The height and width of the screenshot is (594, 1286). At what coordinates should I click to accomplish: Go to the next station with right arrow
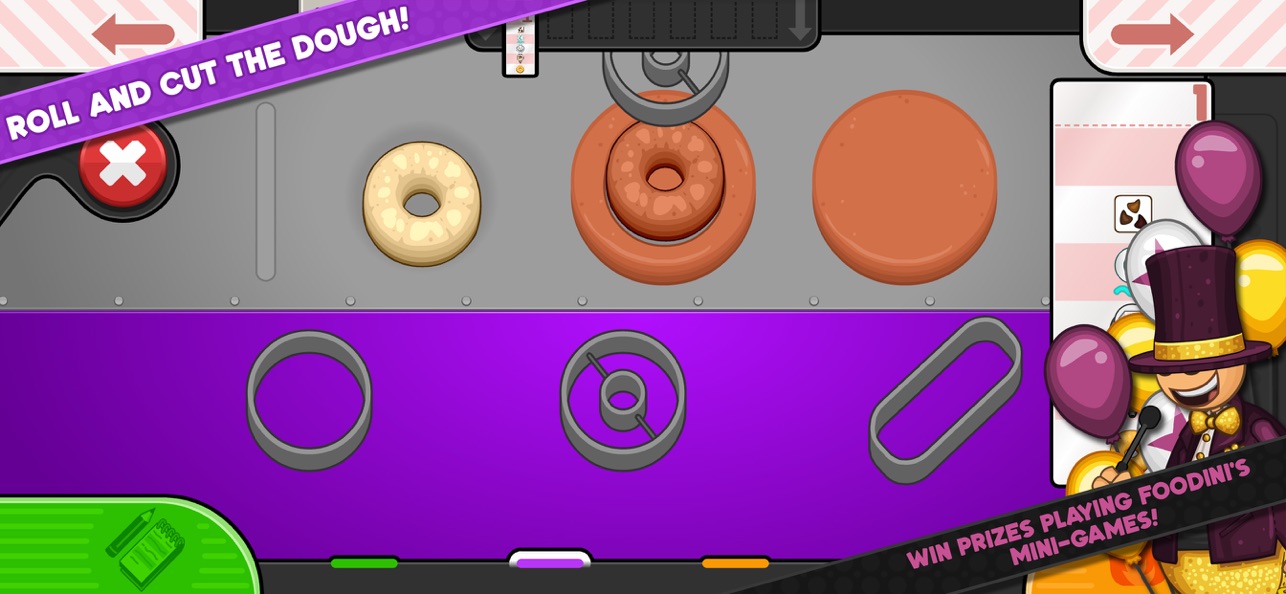click(1152, 34)
